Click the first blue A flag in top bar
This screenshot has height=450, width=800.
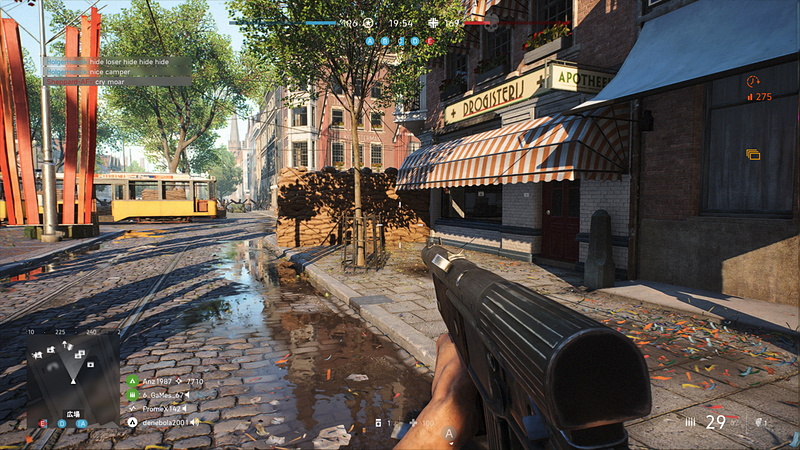[370, 41]
